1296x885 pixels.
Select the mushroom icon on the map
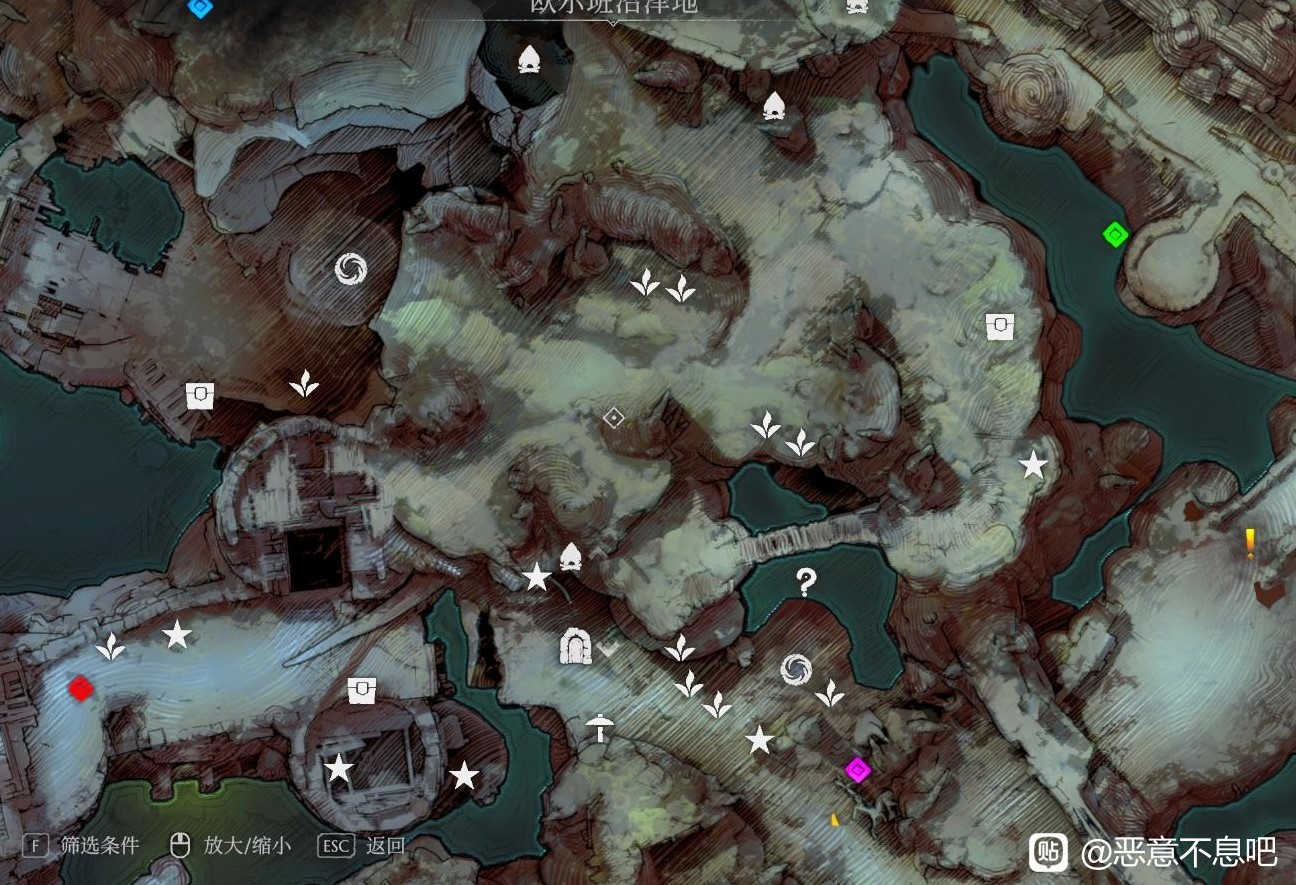click(599, 728)
